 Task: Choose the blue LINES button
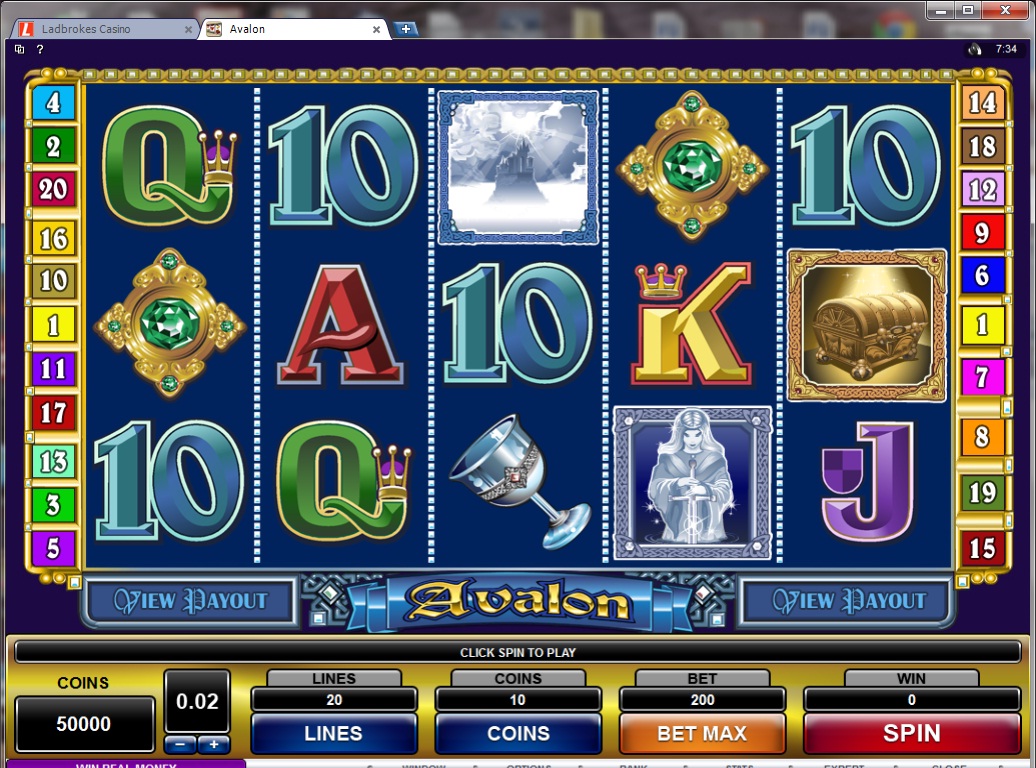333,733
